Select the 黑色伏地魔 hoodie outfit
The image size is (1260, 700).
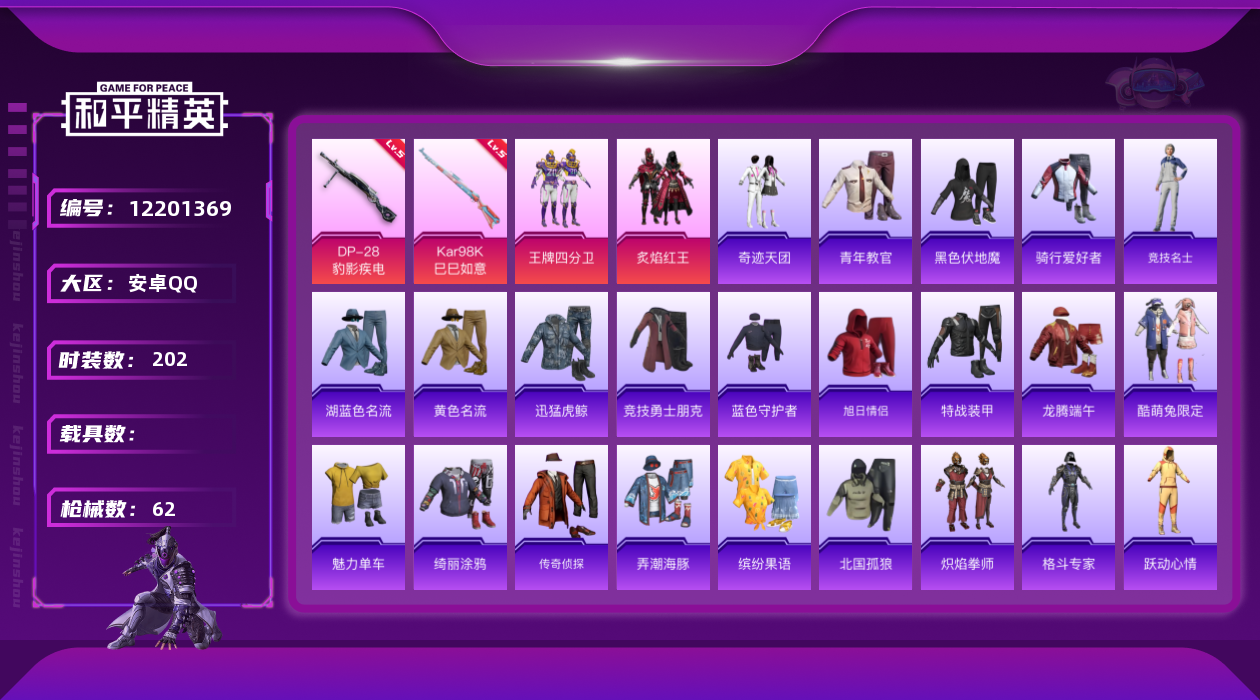coord(967,211)
